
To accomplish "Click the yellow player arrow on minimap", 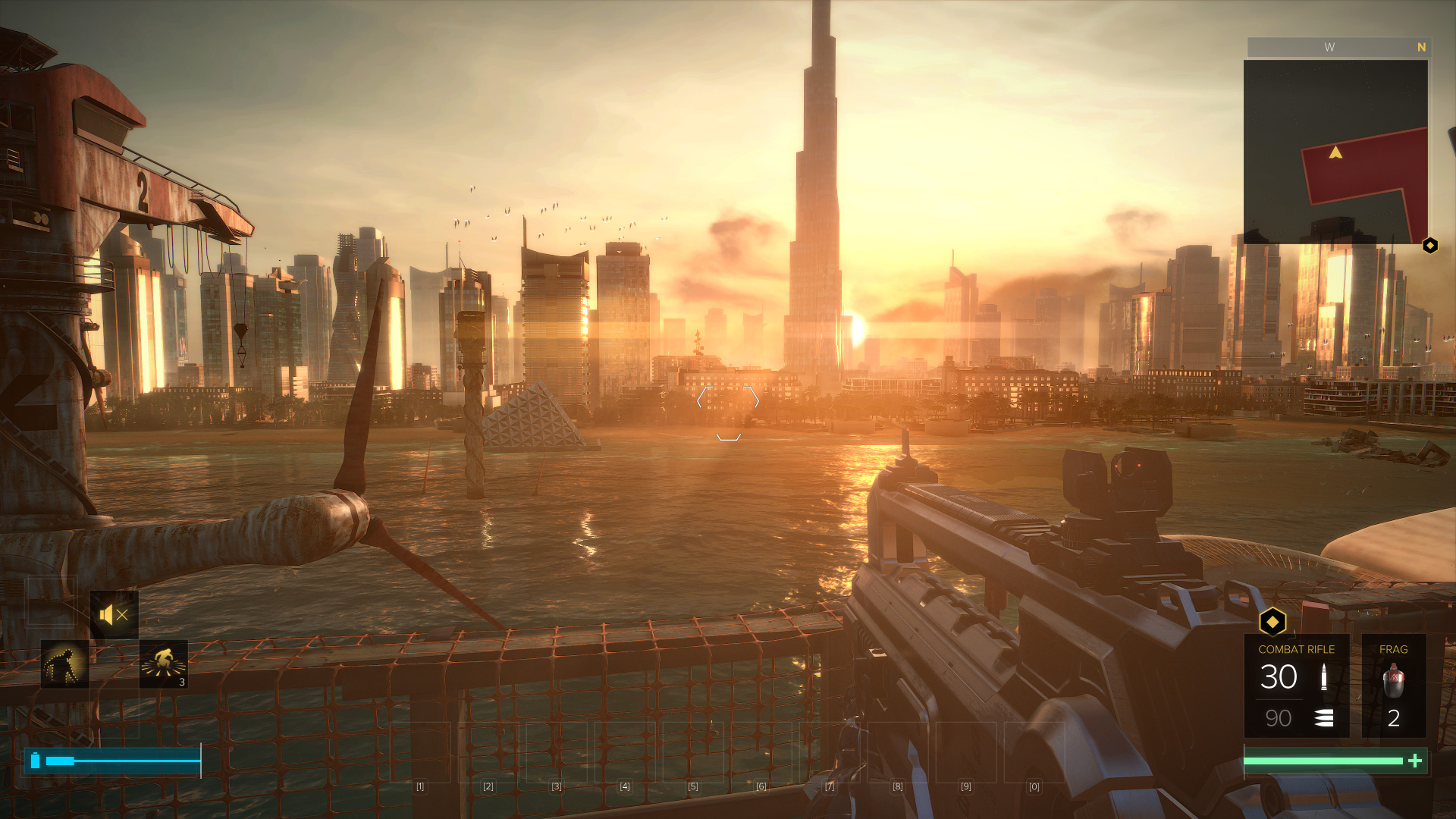I will point(1335,152).
